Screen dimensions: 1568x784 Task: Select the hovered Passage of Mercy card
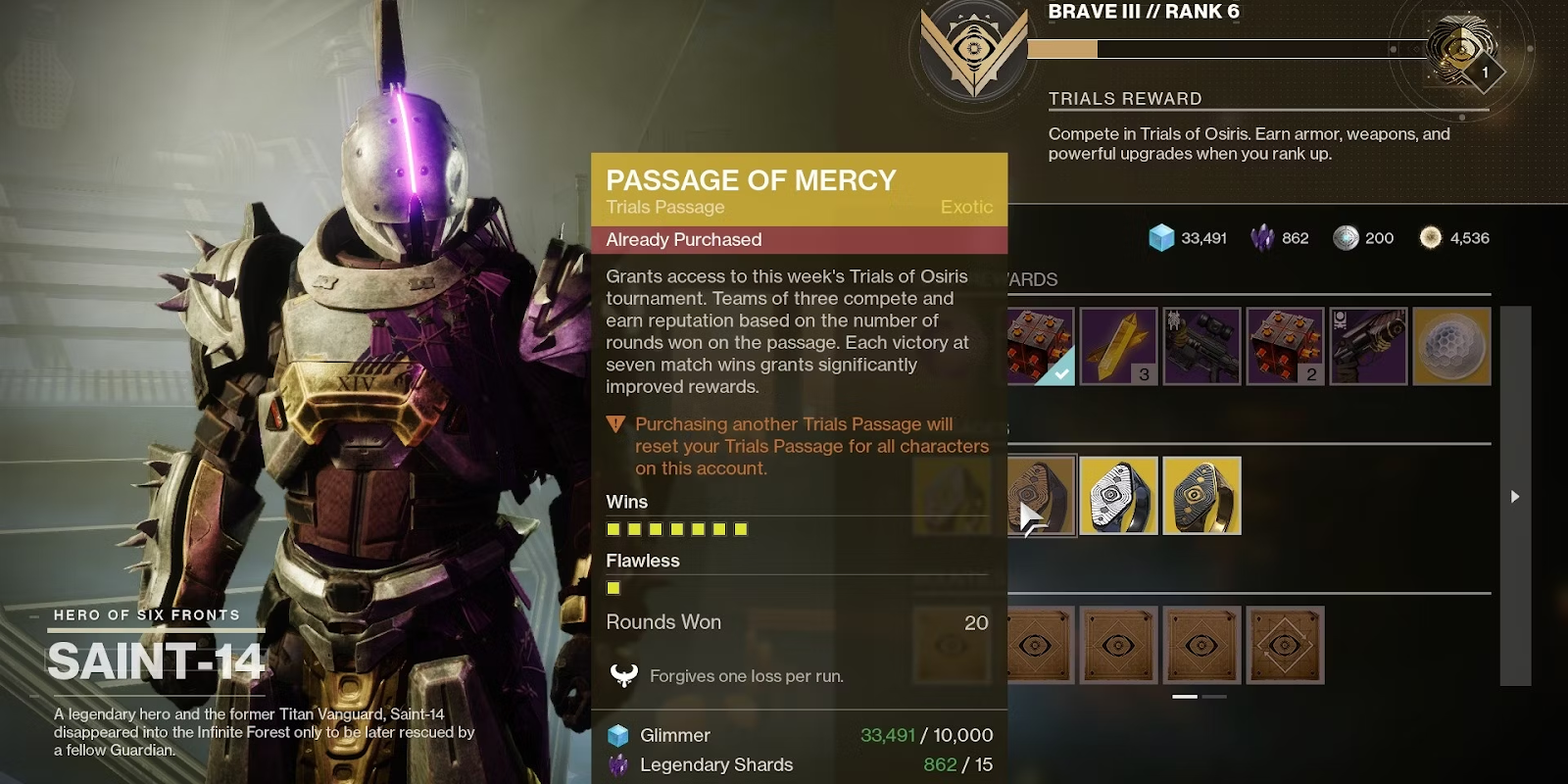pos(1043,496)
